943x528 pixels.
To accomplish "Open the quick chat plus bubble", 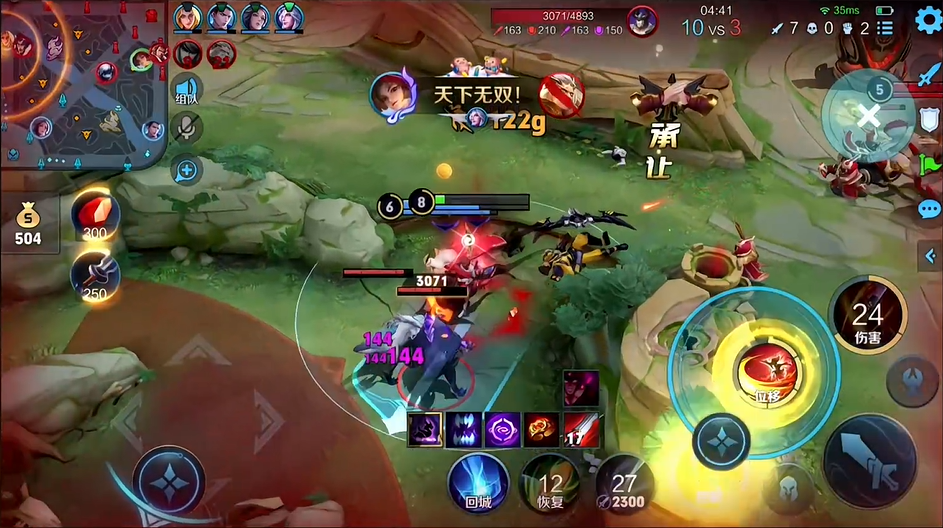I will click(x=186, y=170).
